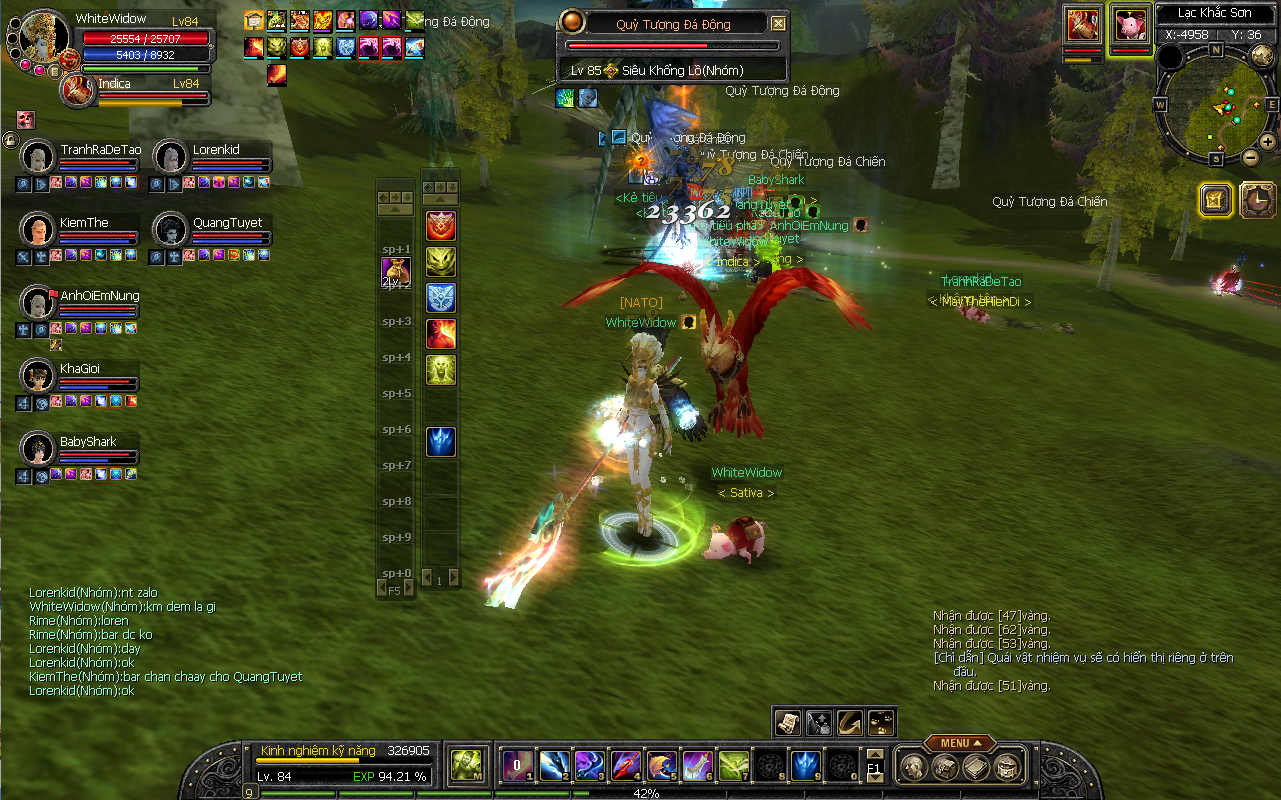Activate the red spear skill in slot 4
This screenshot has height=800, width=1281.
[626, 766]
